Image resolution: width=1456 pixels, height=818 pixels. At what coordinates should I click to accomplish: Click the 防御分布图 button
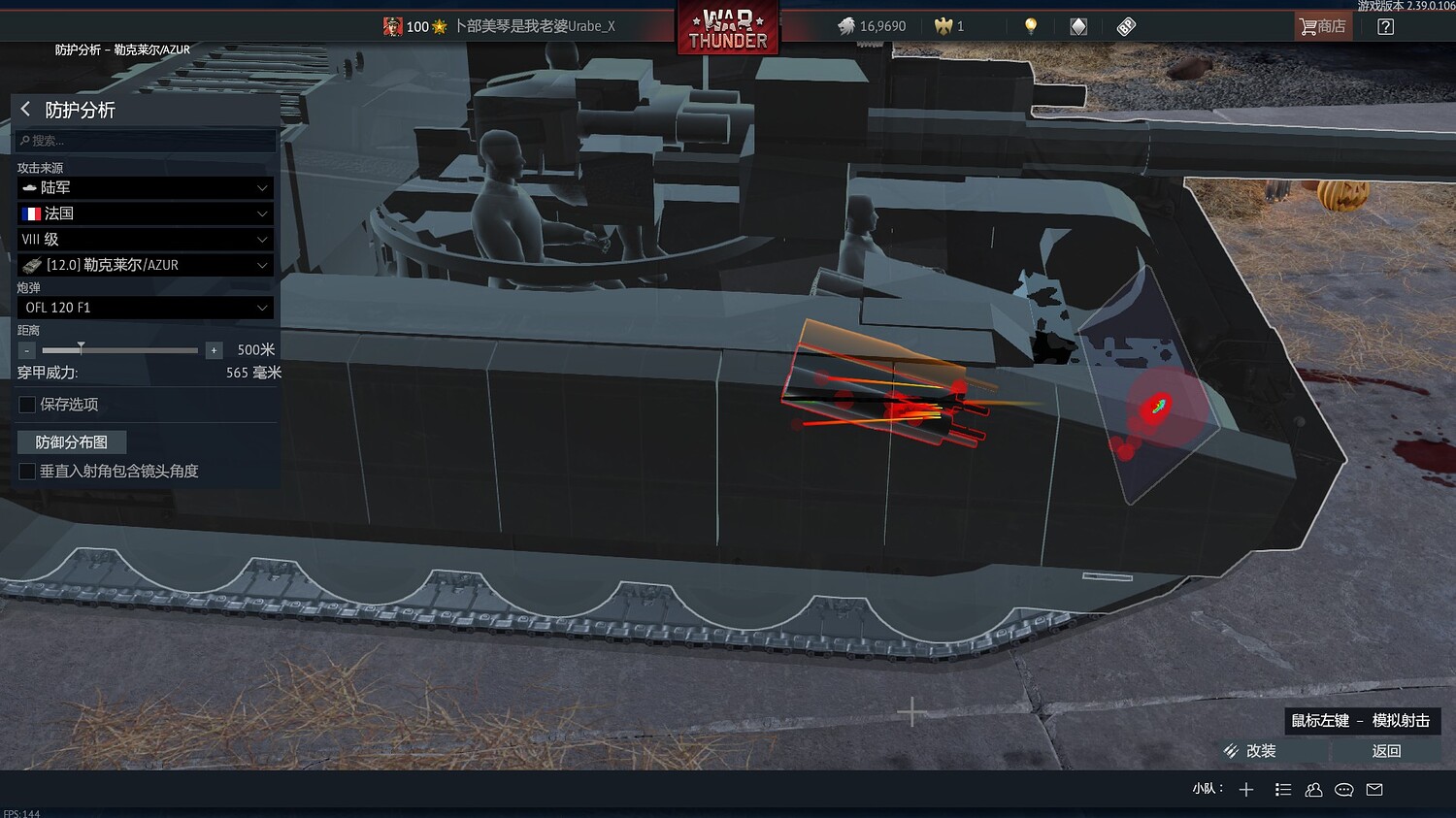pos(71,442)
